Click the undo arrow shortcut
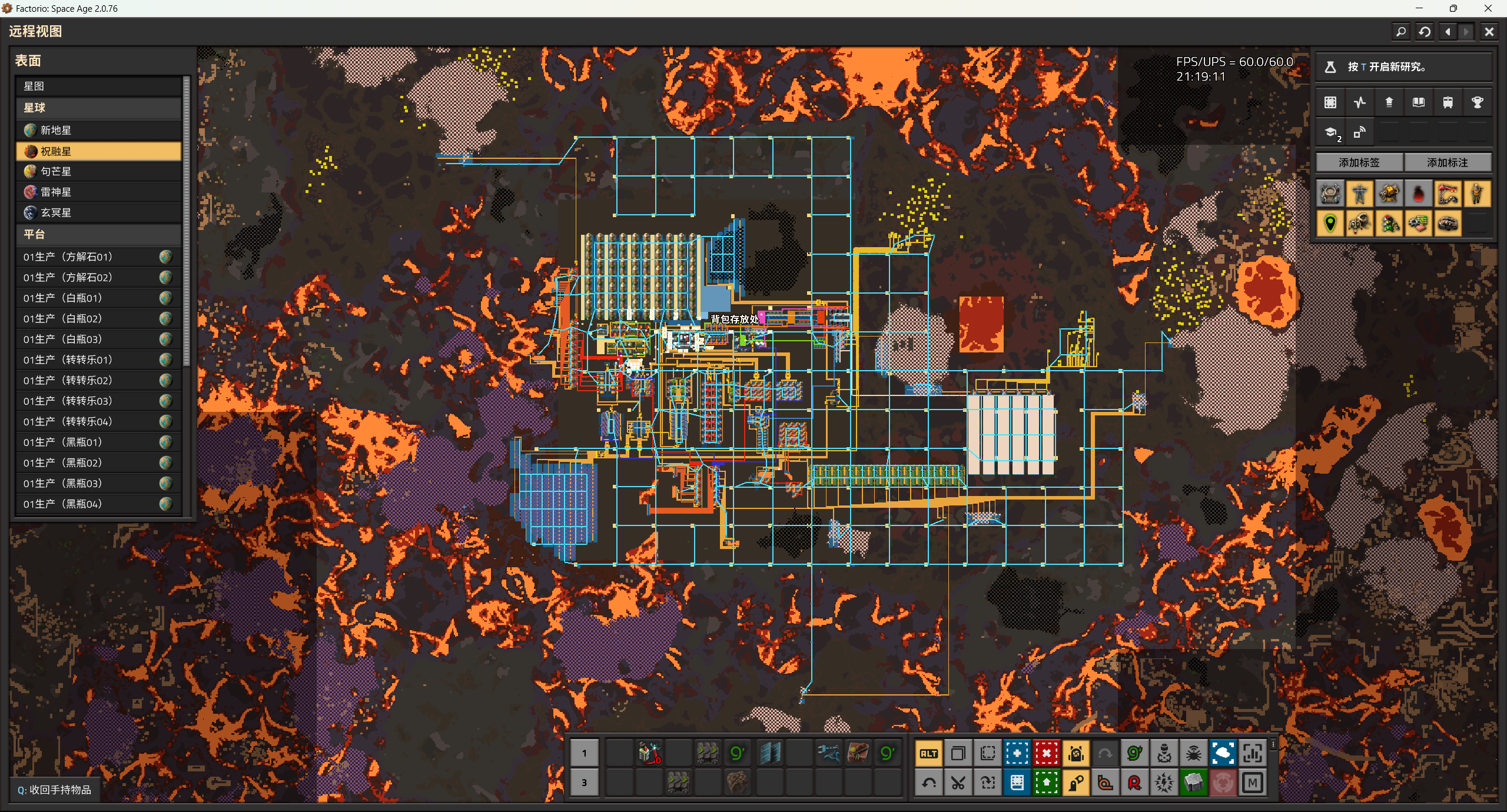 tap(928, 783)
